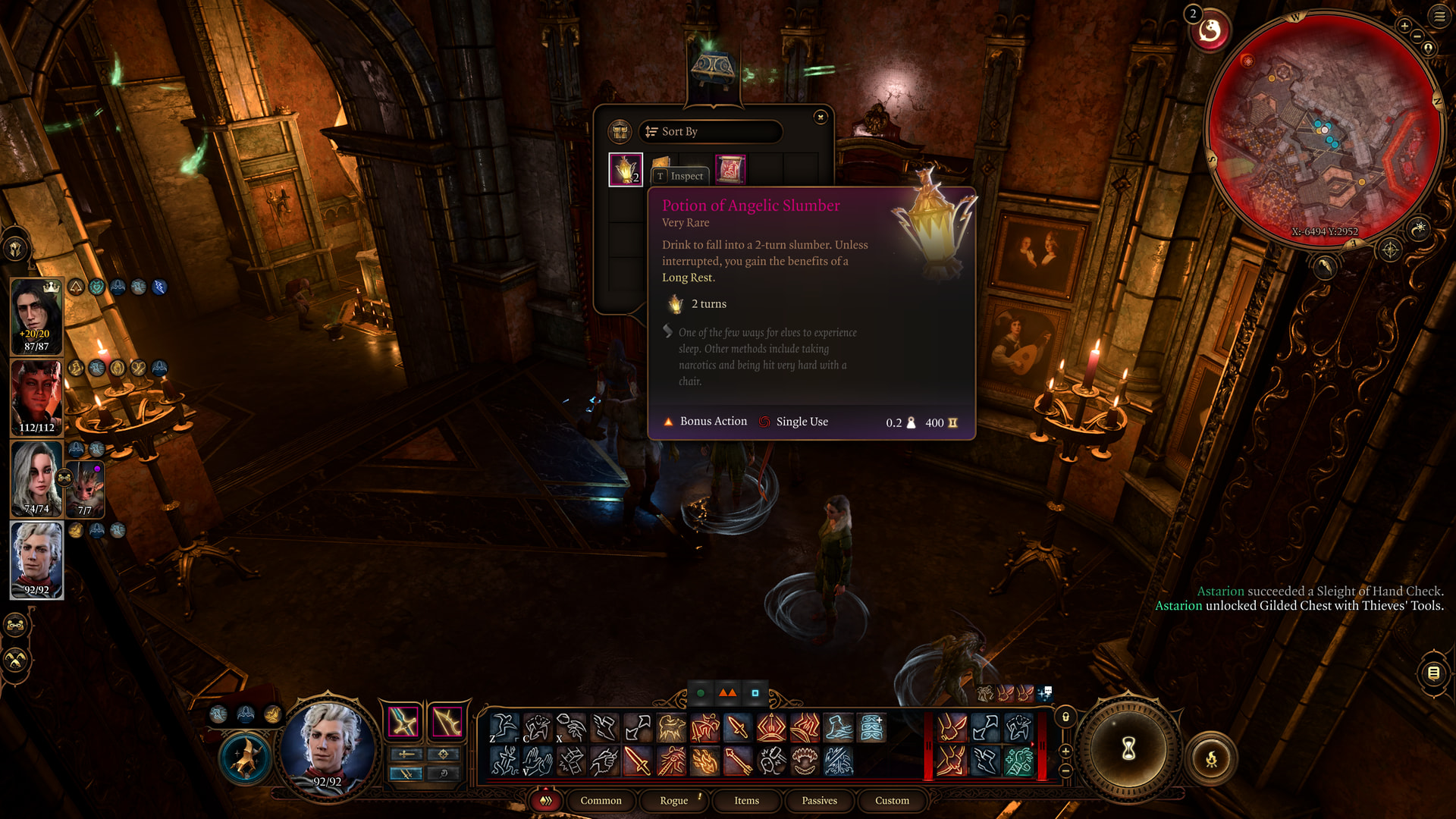Select the Potion of Angelic Slumber slot
The height and width of the screenshot is (819, 1456).
click(626, 169)
